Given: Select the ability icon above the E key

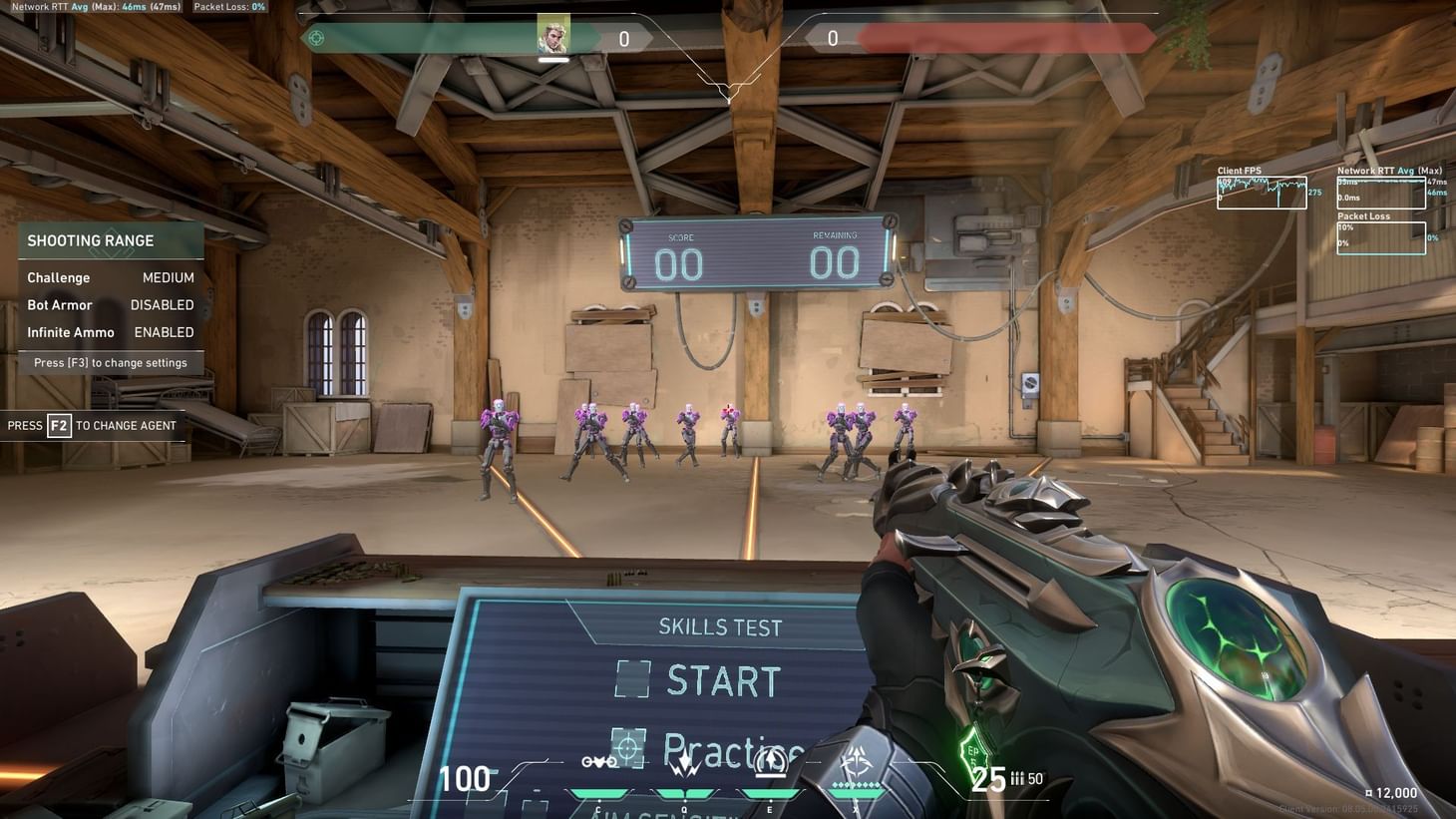Looking at the screenshot, I should (x=770, y=761).
